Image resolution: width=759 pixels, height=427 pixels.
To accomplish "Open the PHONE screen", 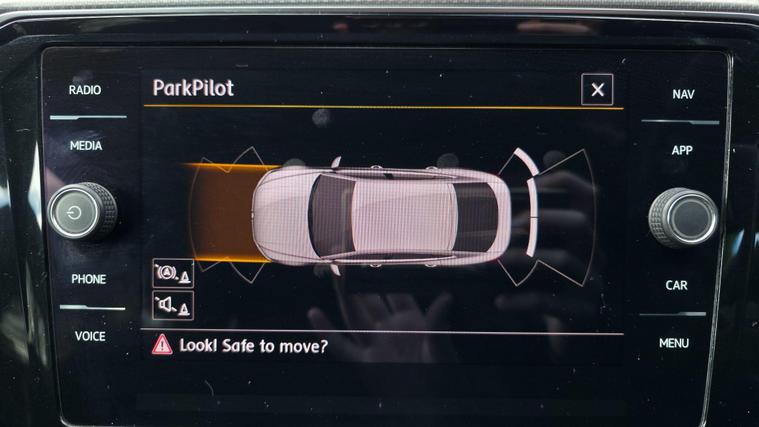I will click(88, 279).
